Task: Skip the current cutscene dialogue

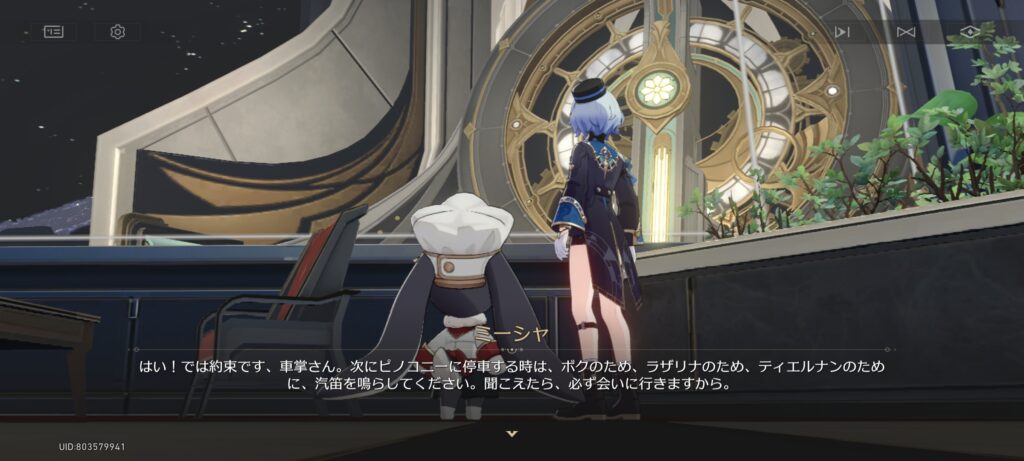Action: click(x=906, y=32)
